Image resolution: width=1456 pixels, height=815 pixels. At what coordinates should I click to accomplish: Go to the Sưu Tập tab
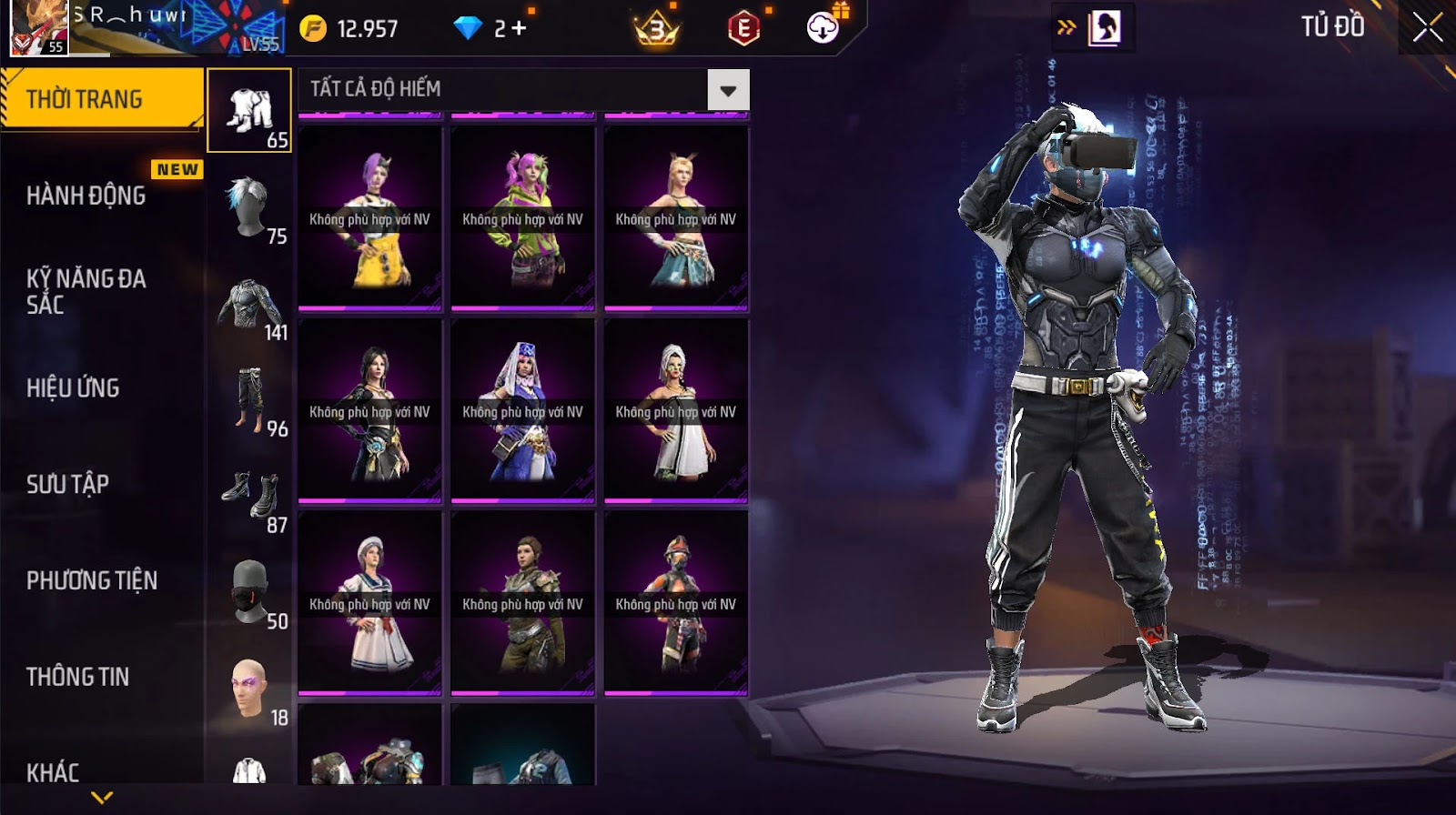click(x=67, y=484)
